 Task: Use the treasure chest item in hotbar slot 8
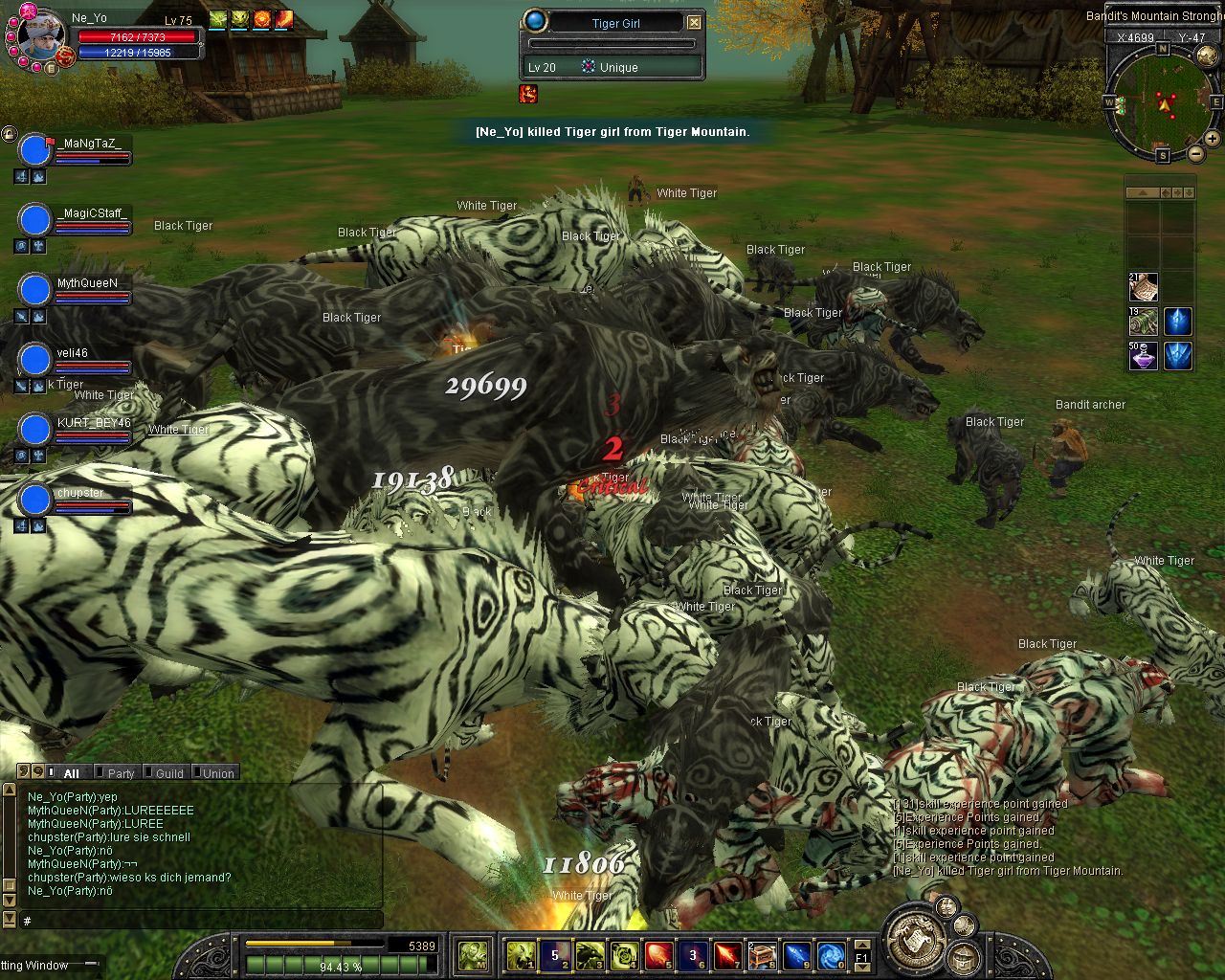(x=761, y=955)
